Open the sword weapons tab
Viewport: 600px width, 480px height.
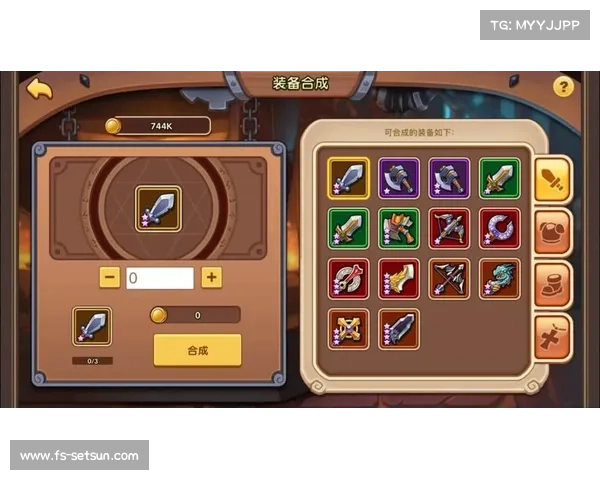[553, 181]
